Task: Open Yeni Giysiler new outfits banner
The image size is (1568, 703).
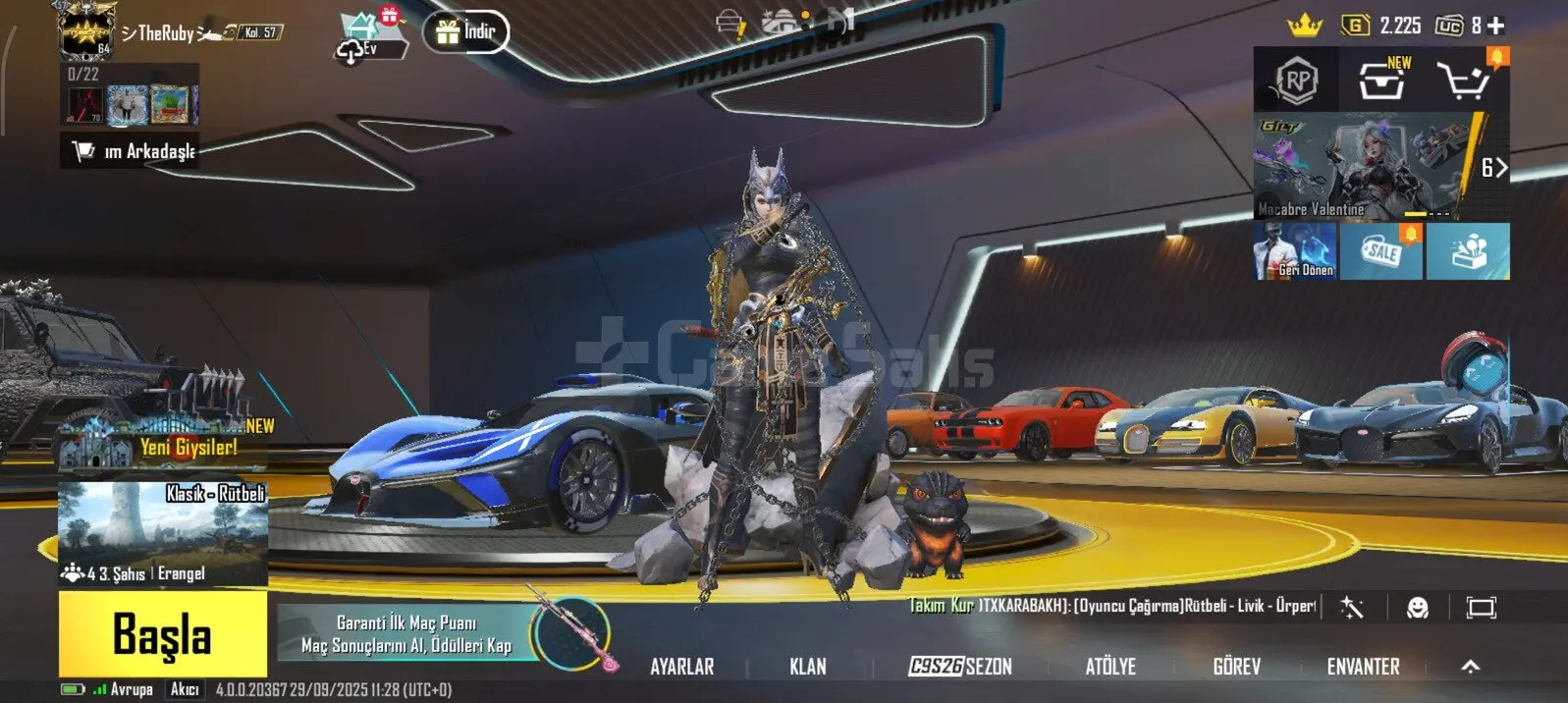Action: tap(163, 444)
